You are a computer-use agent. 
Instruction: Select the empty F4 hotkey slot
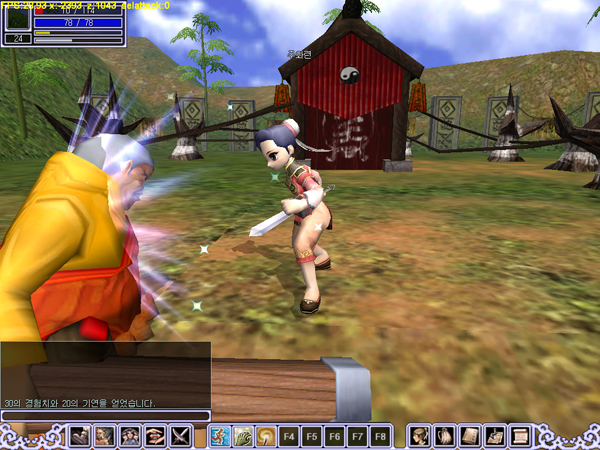coord(289,436)
